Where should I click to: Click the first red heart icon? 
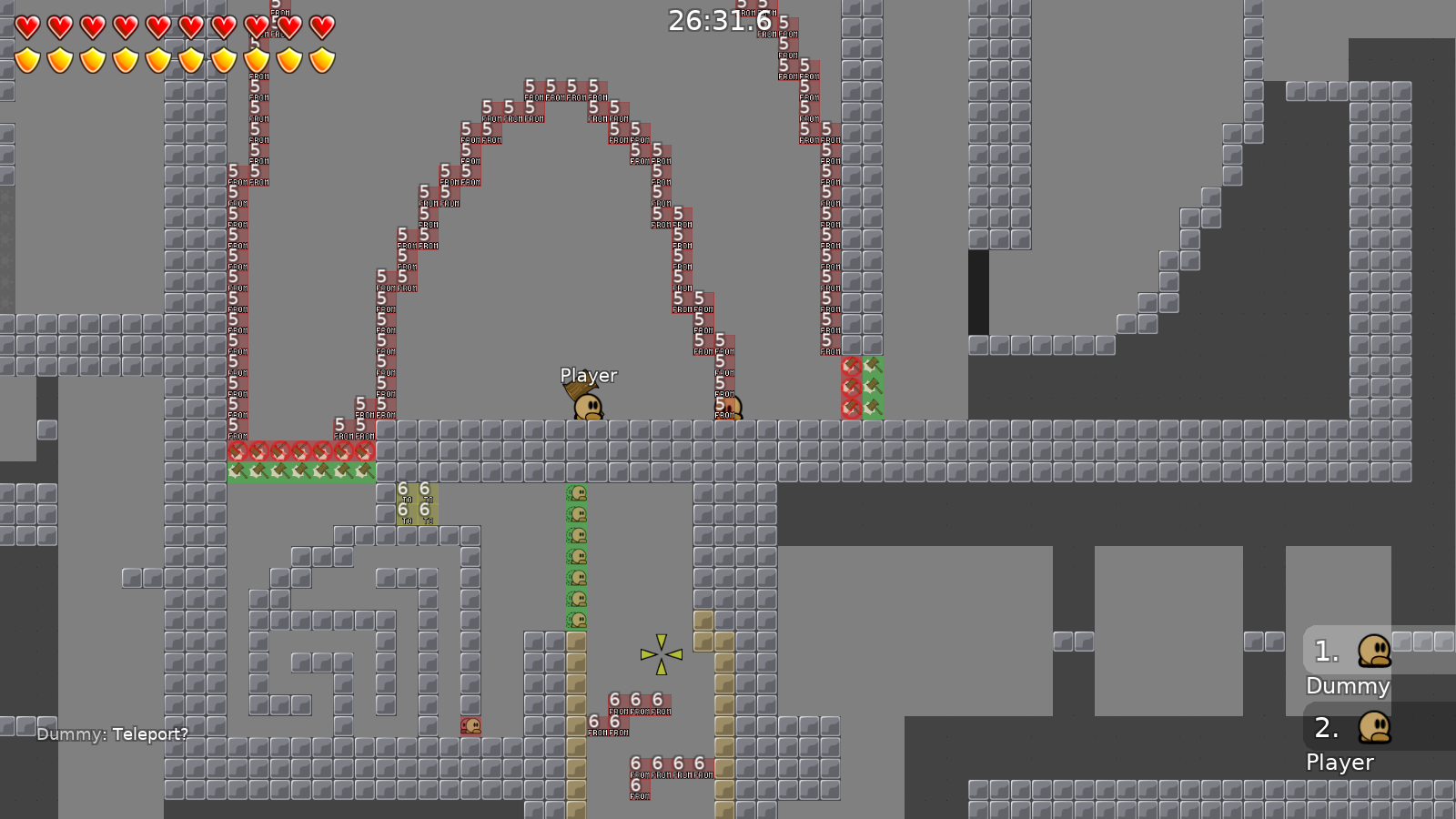(x=28, y=25)
